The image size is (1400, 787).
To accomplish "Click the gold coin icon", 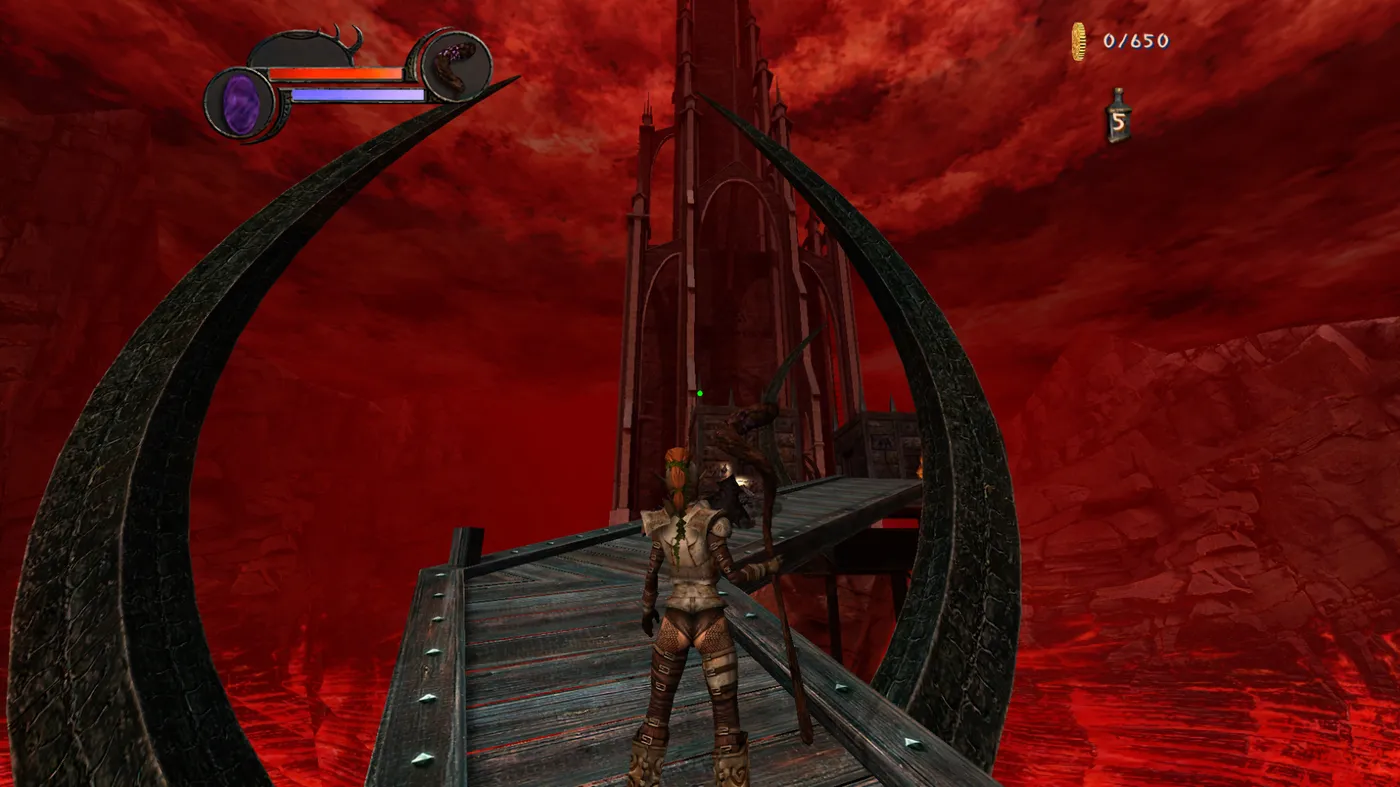I will [x=1078, y=42].
